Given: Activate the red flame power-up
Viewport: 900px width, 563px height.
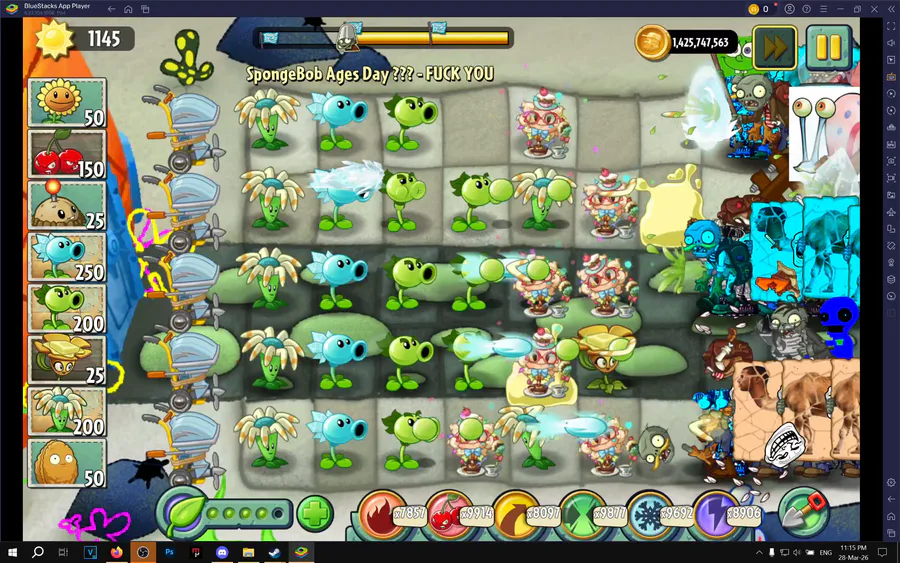Looking at the screenshot, I should pyautogui.click(x=383, y=514).
